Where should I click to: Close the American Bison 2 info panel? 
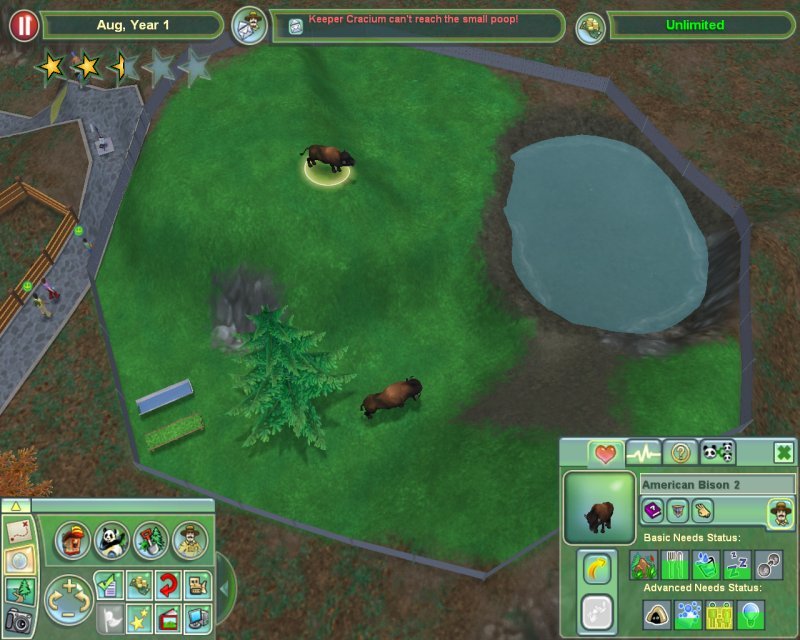point(784,453)
